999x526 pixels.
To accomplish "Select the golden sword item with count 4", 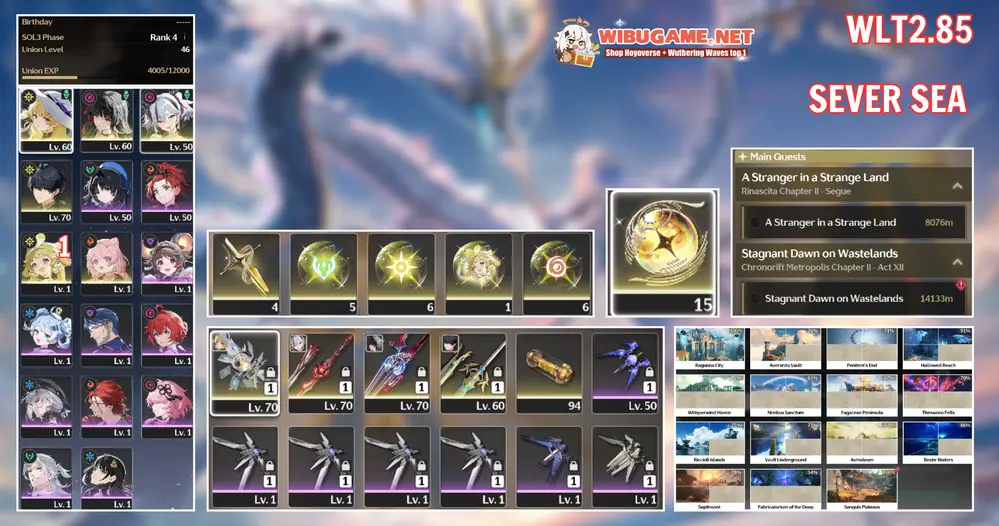I will pyautogui.click(x=246, y=272).
